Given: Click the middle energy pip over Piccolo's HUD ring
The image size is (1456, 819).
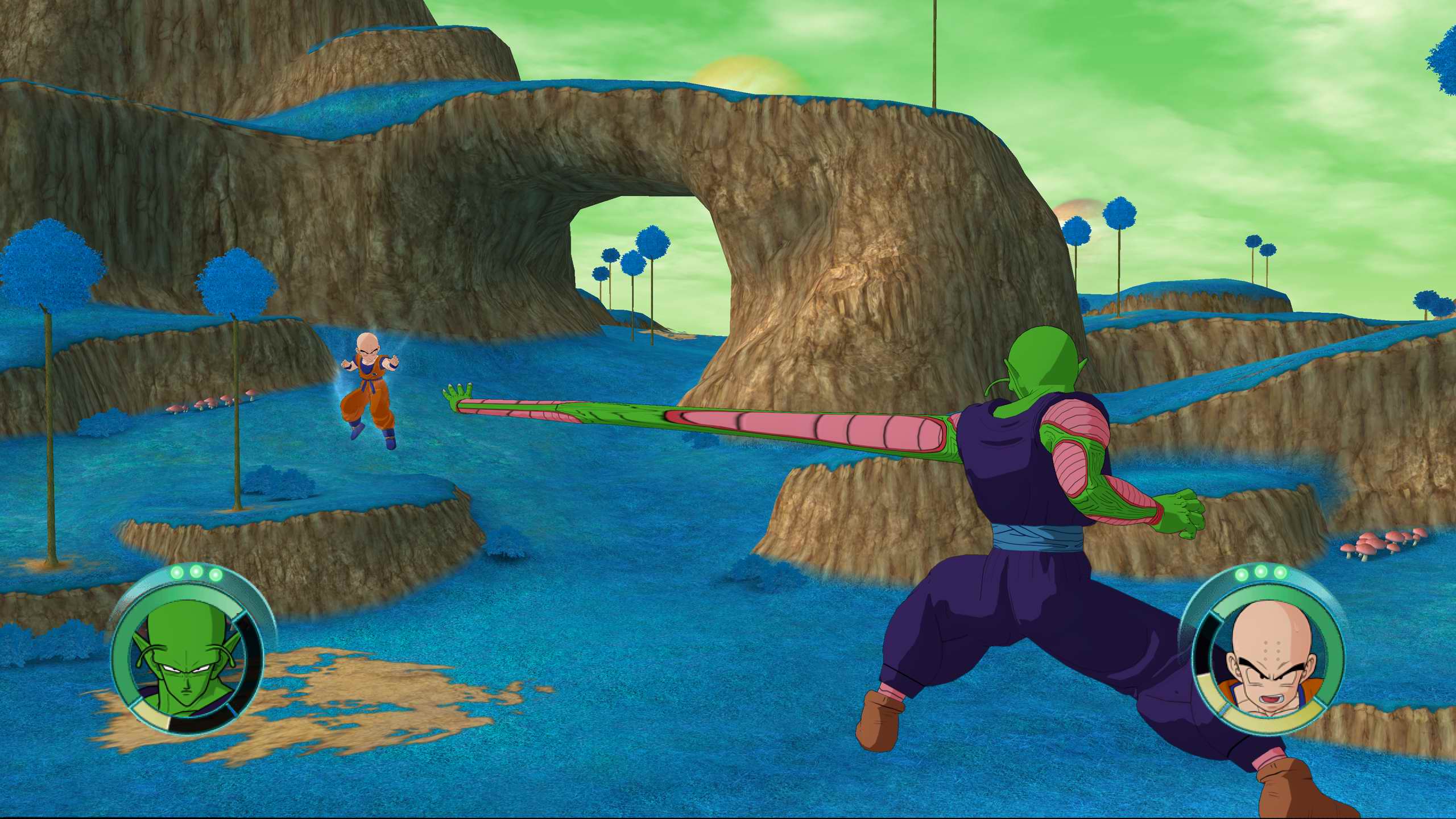Looking at the screenshot, I should point(196,572).
